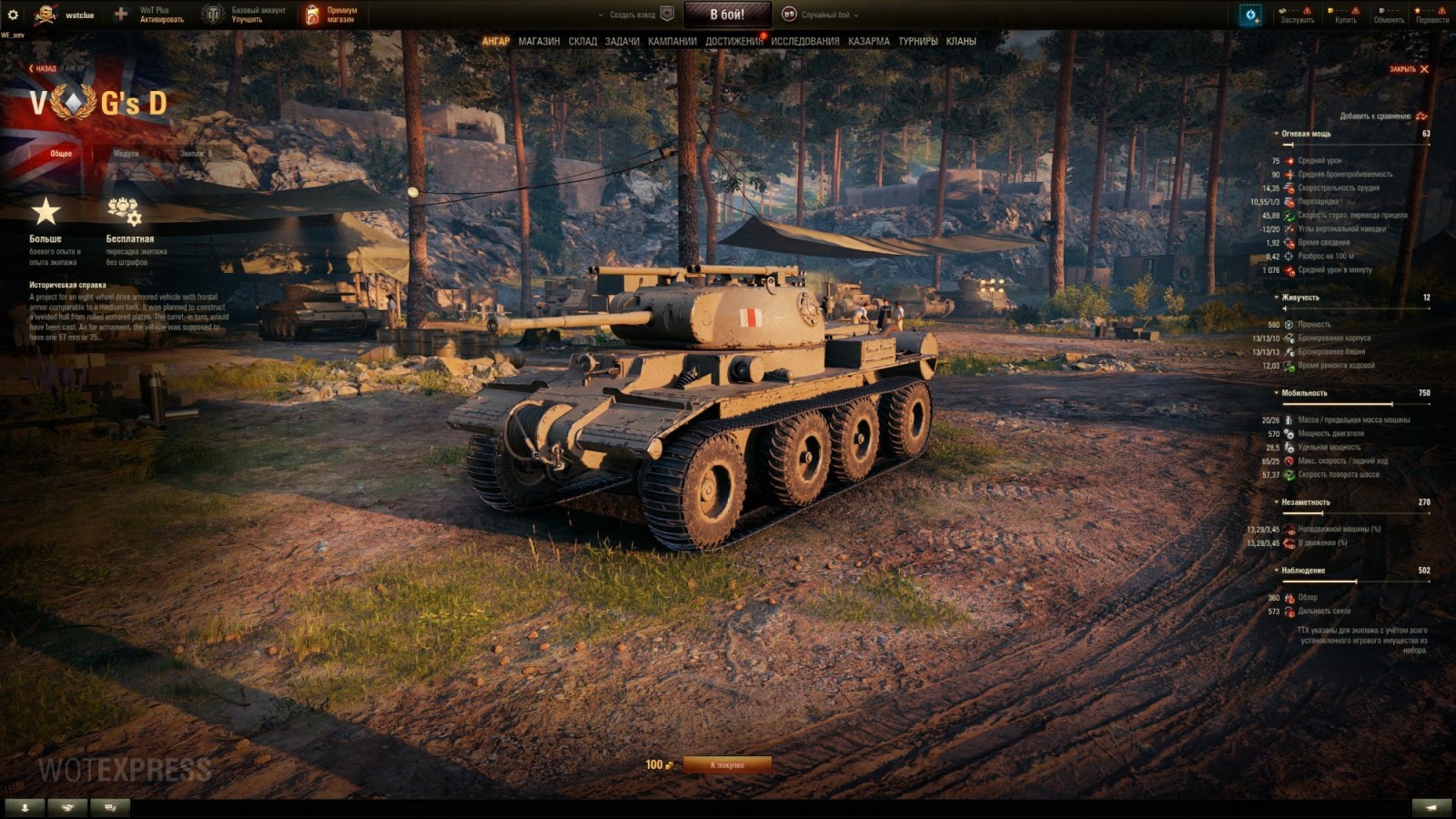Close the vehicle preview with ЗАКРЫТЬ

click(1409, 69)
